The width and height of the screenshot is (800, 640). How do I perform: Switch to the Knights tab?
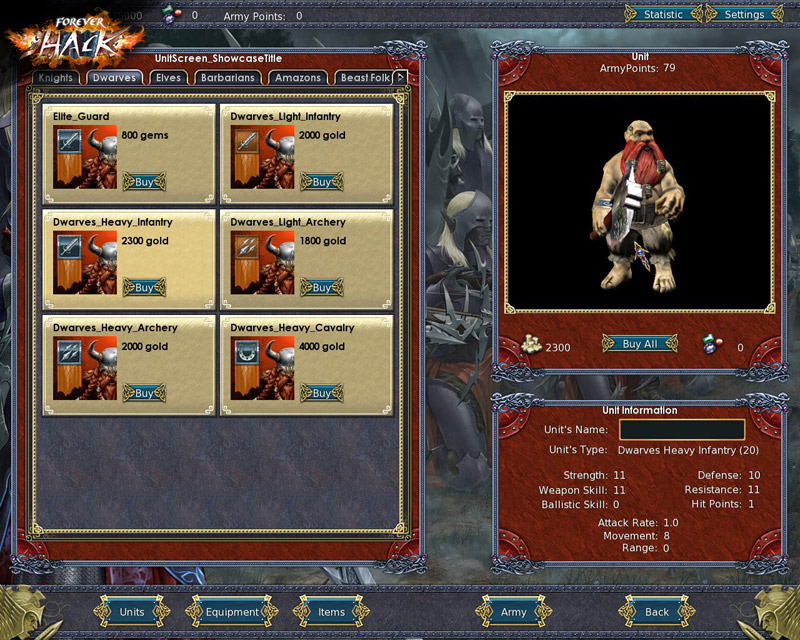[56, 78]
